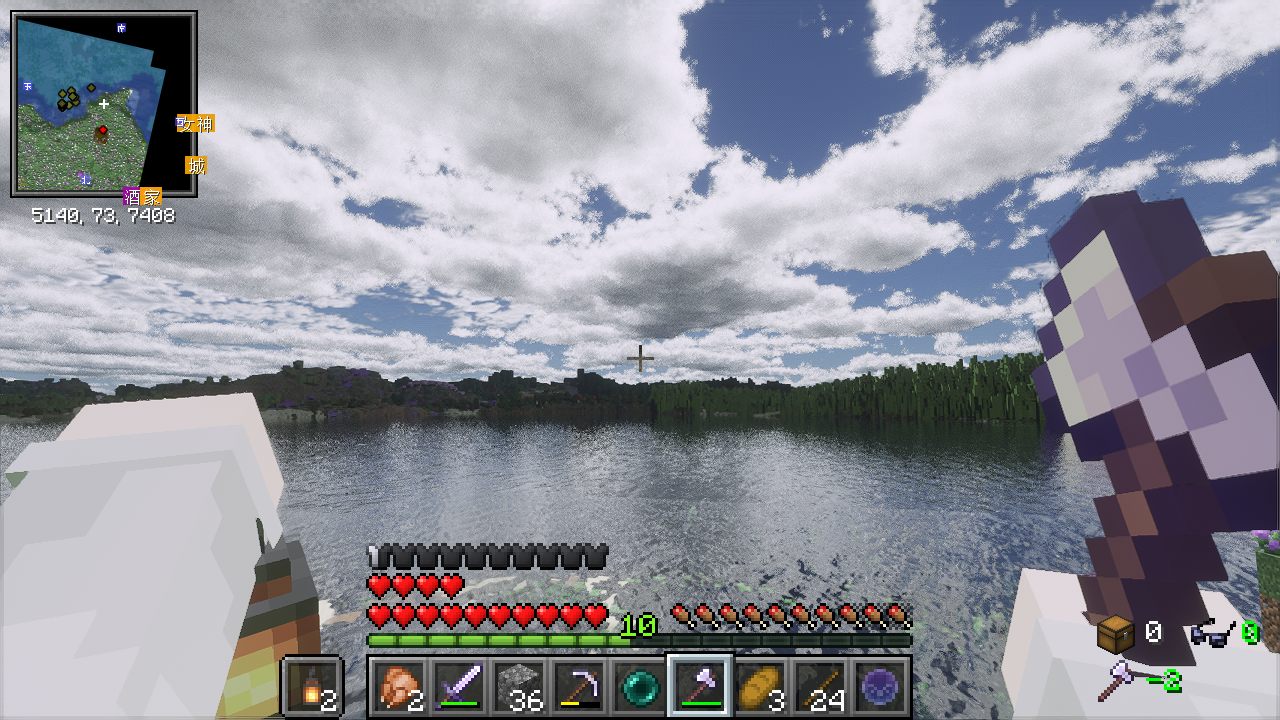Select the ender pearl slot

point(638,686)
